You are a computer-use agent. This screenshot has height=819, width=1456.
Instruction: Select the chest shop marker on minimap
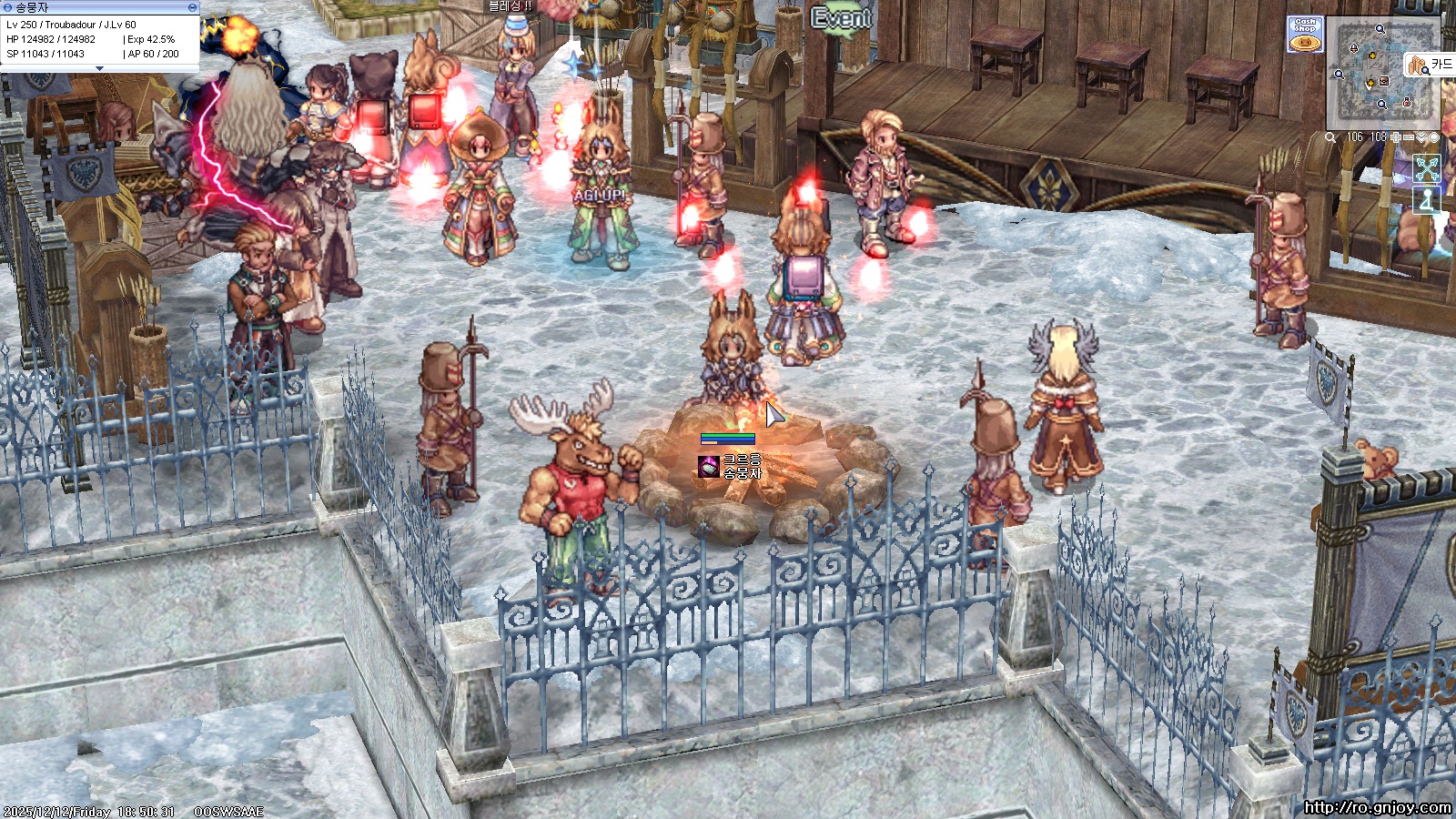click(x=1384, y=82)
